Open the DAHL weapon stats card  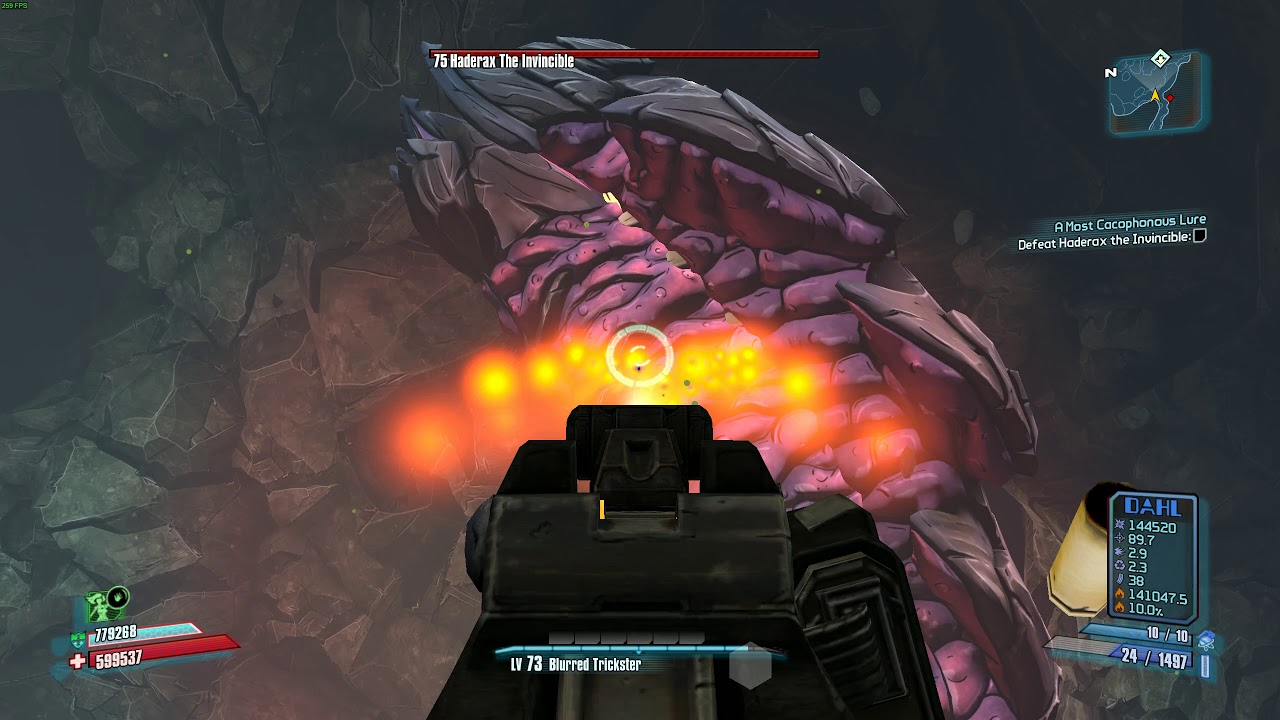[x=1153, y=556]
